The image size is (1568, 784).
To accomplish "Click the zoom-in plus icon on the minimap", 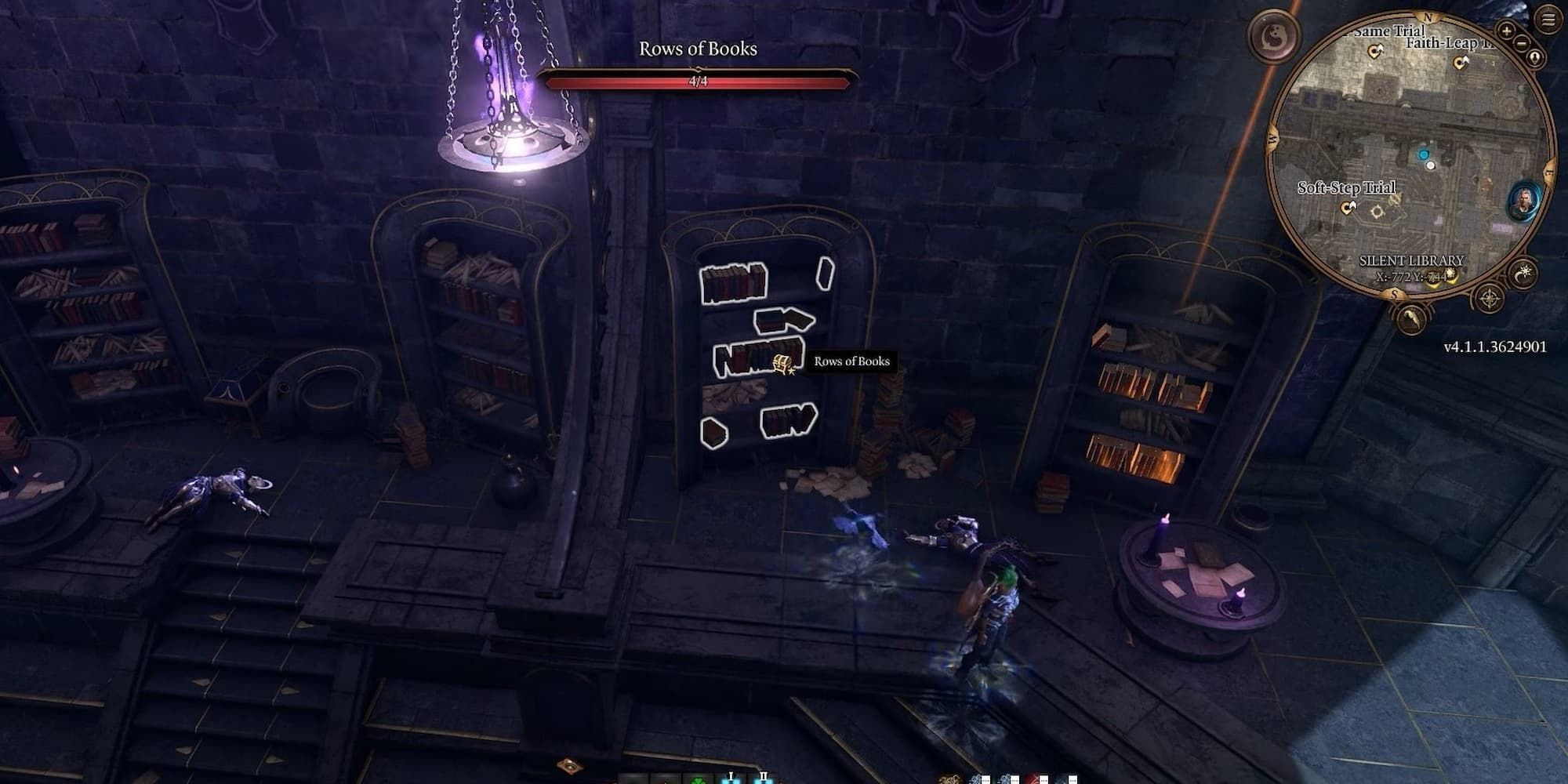I will click(x=1507, y=31).
